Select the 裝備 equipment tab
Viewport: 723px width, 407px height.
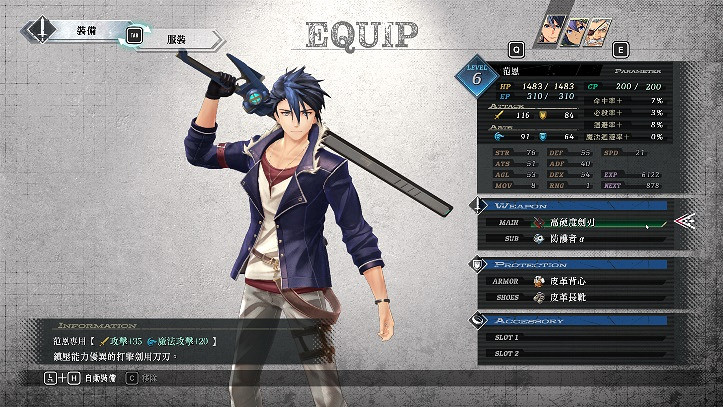(x=86, y=31)
